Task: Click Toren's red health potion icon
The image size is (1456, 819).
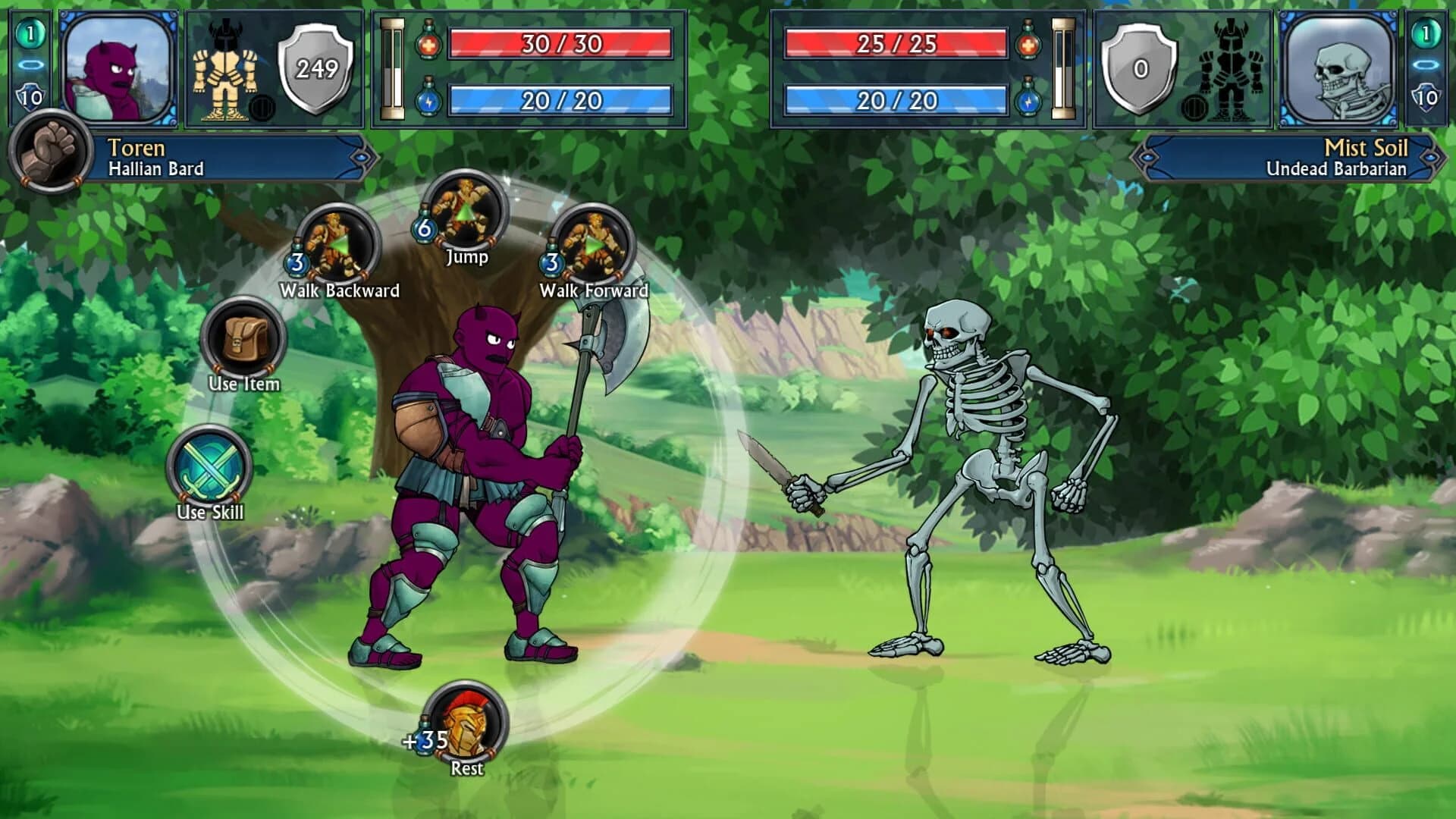Action: (428, 48)
